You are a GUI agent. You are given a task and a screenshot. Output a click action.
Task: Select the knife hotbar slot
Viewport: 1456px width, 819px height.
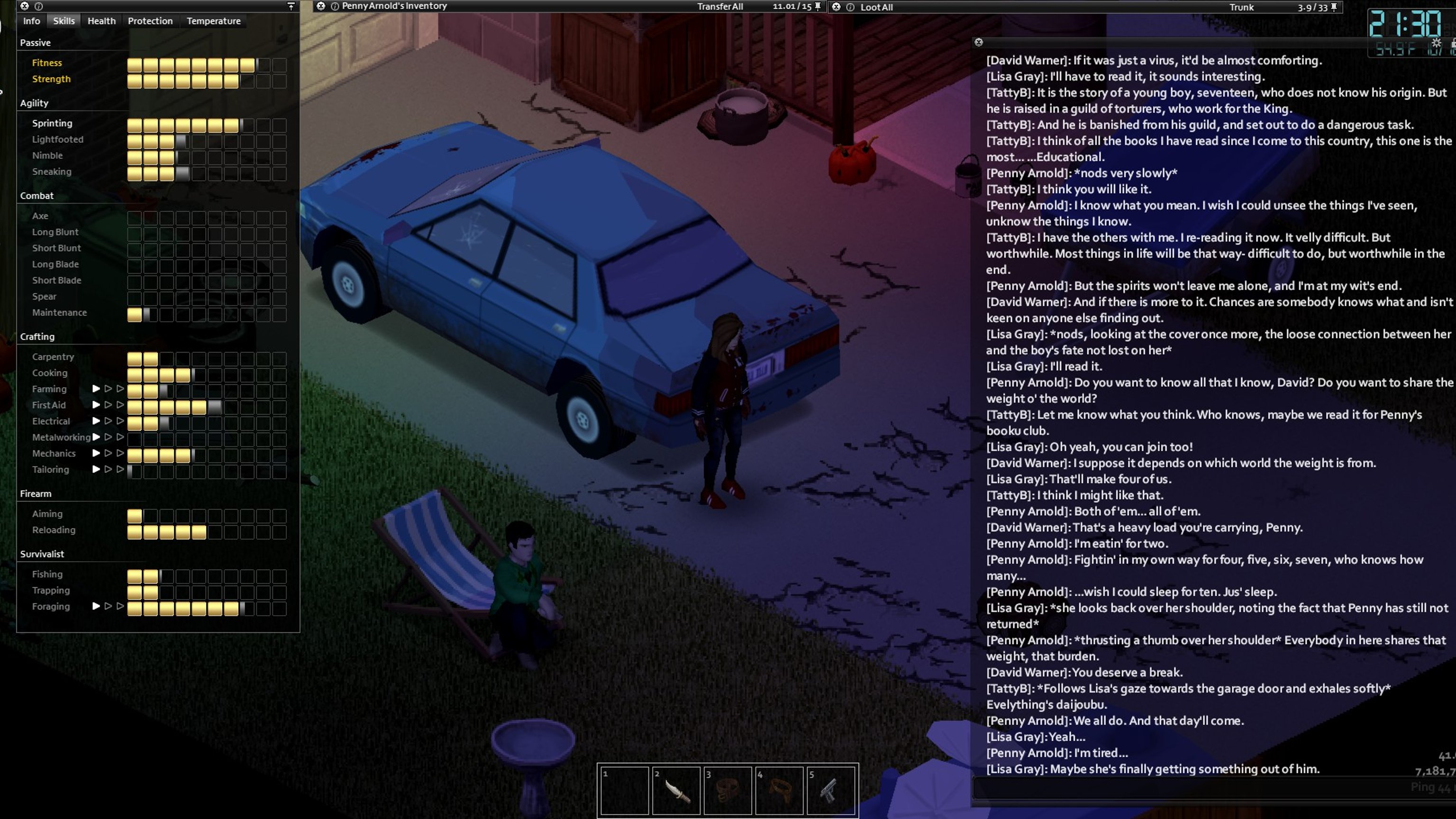pyautogui.click(x=676, y=790)
